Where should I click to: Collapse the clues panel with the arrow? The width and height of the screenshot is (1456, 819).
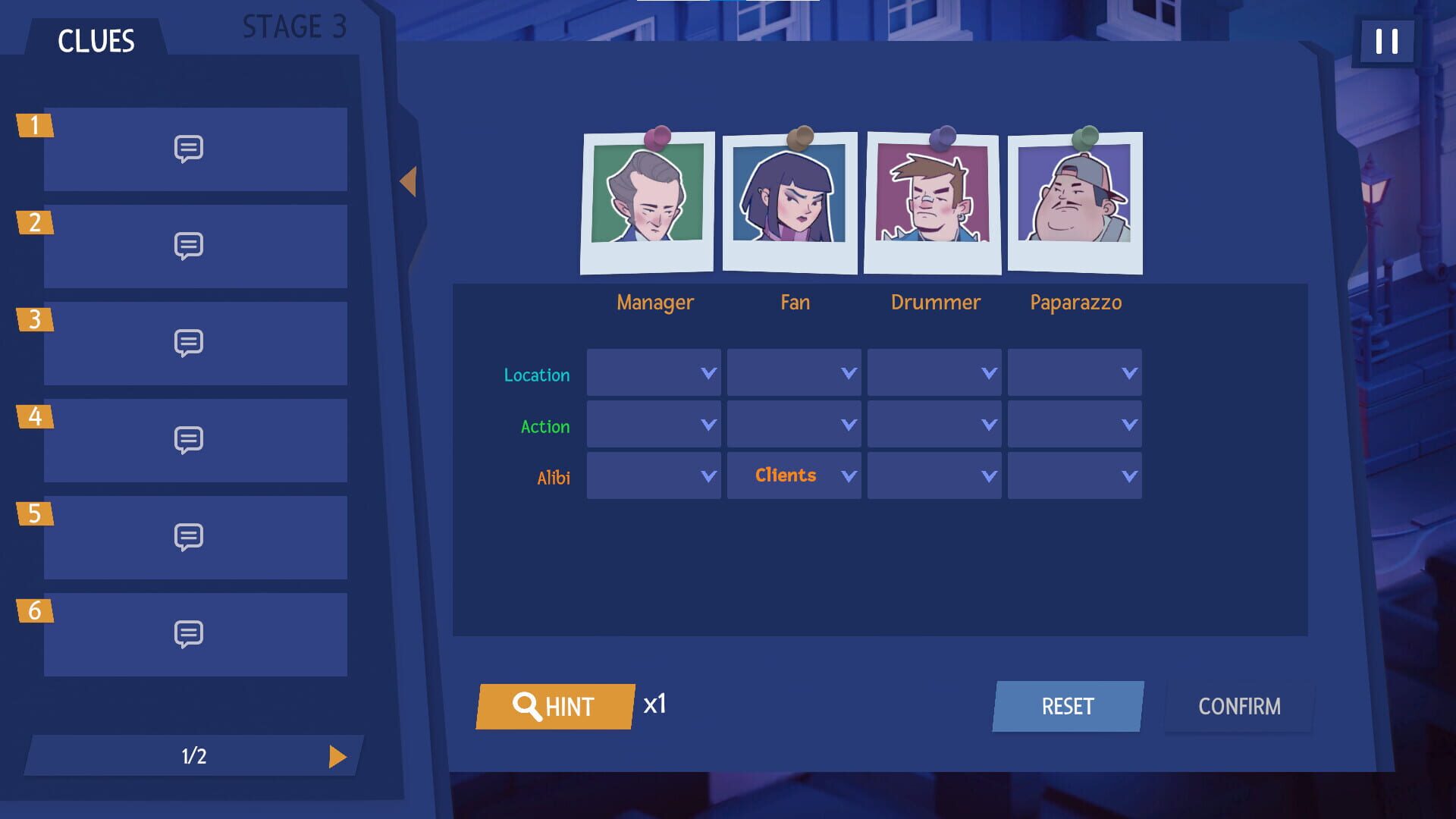tap(409, 180)
